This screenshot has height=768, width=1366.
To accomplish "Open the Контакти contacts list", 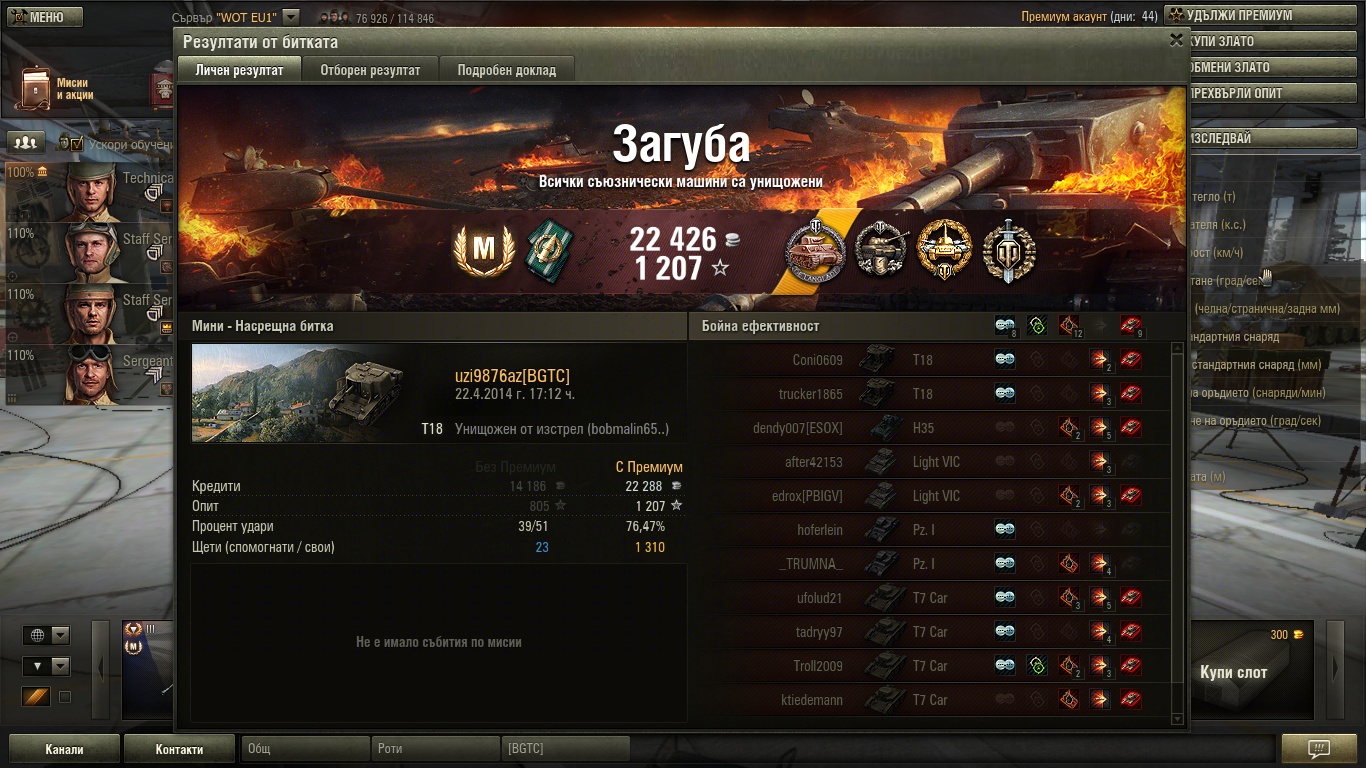I will [179, 749].
